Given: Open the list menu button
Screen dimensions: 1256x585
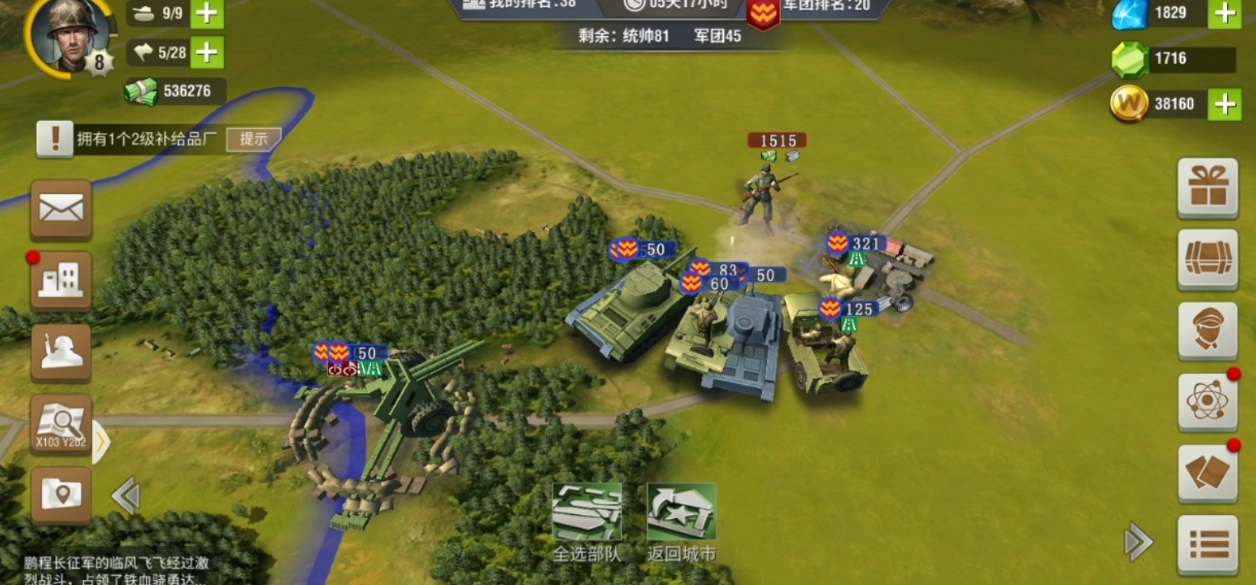Looking at the screenshot, I should point(1207,545).
